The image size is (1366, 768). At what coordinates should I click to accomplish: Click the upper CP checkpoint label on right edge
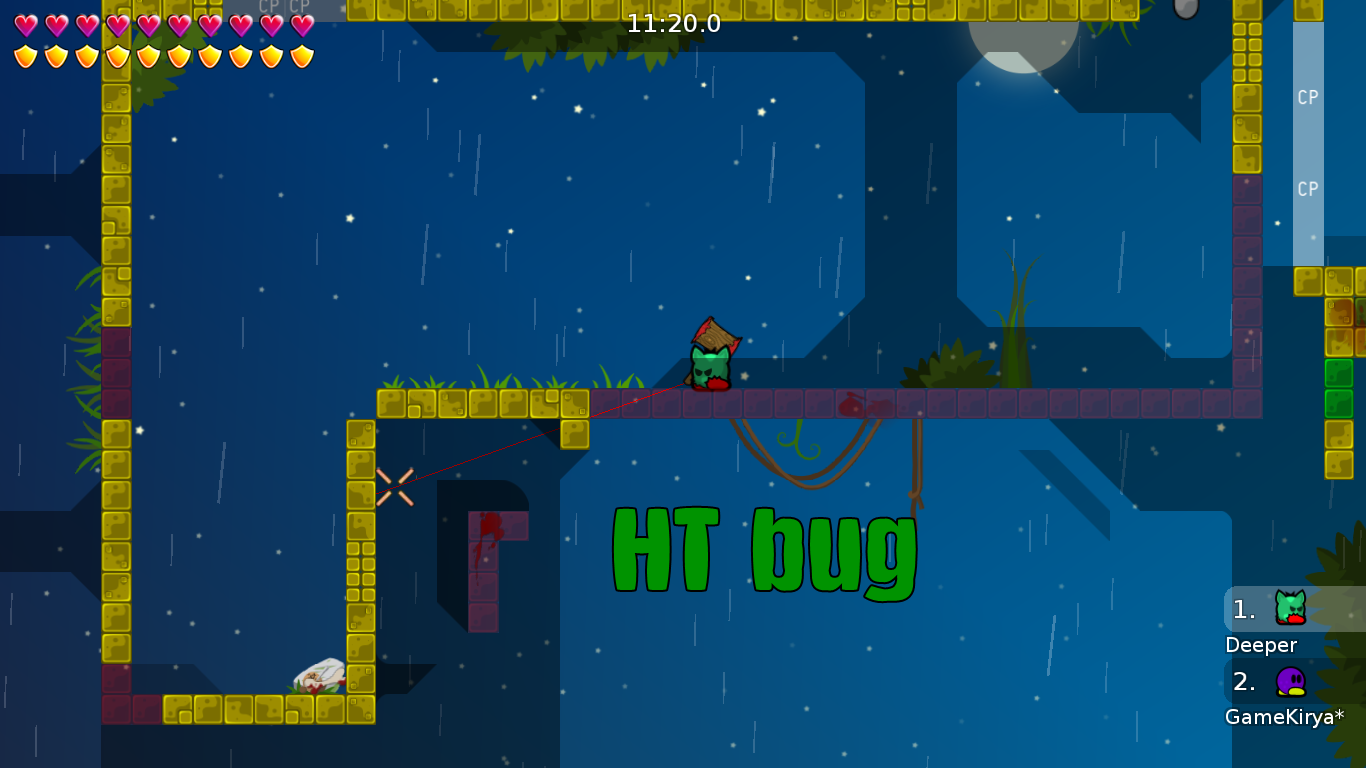tap(1307, 98)
